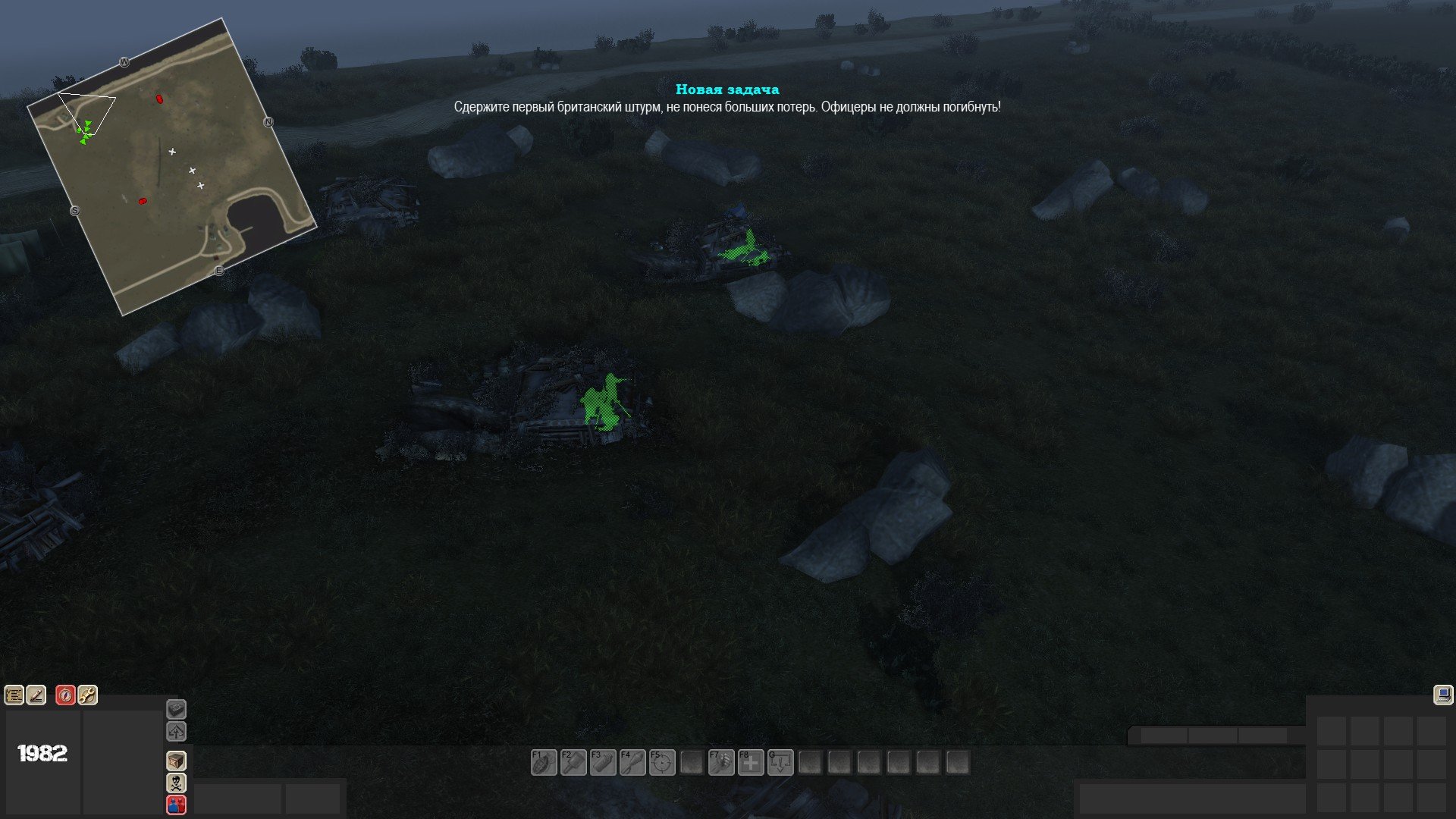This screenshot has width=1456, height=819.
Task: Activate the F7 fist melee command
Action: [721, 762]
